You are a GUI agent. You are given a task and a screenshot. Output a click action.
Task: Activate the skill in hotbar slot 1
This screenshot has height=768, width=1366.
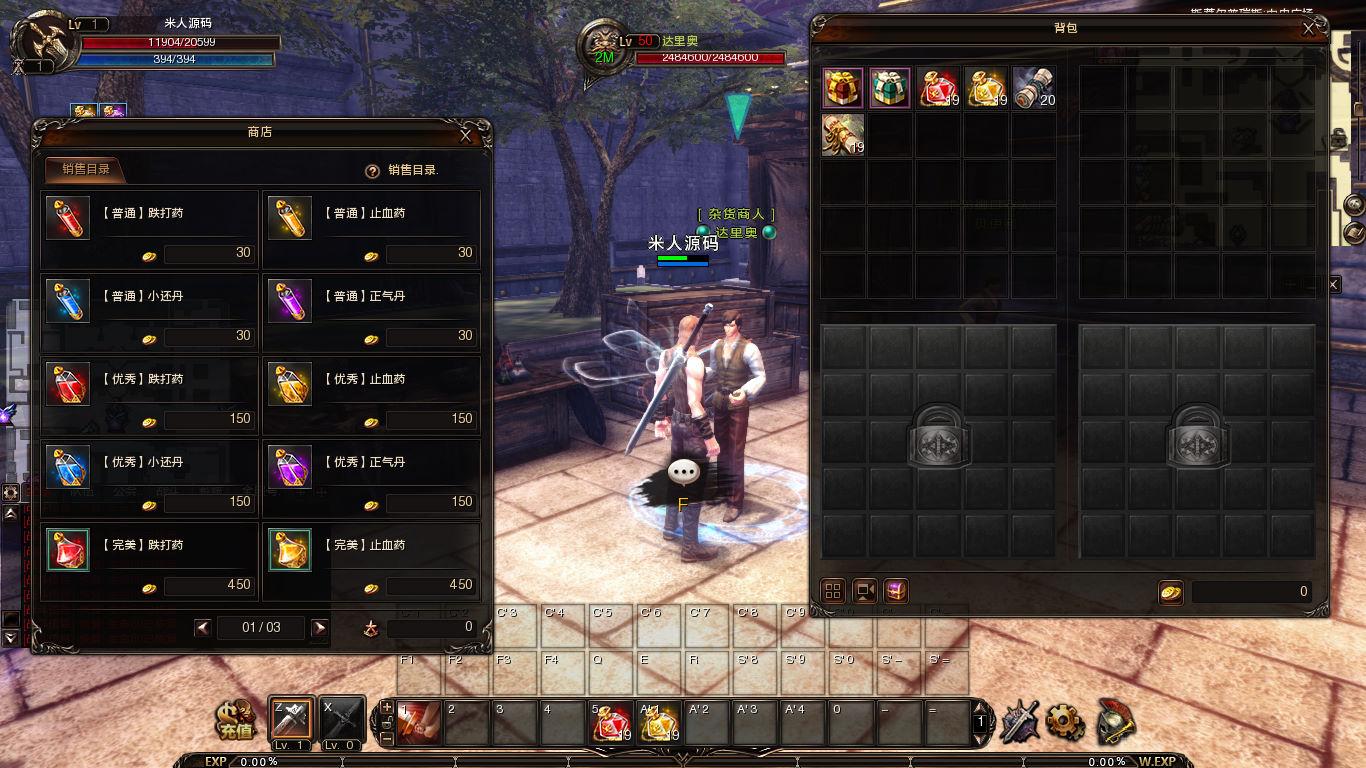(418, 723)
